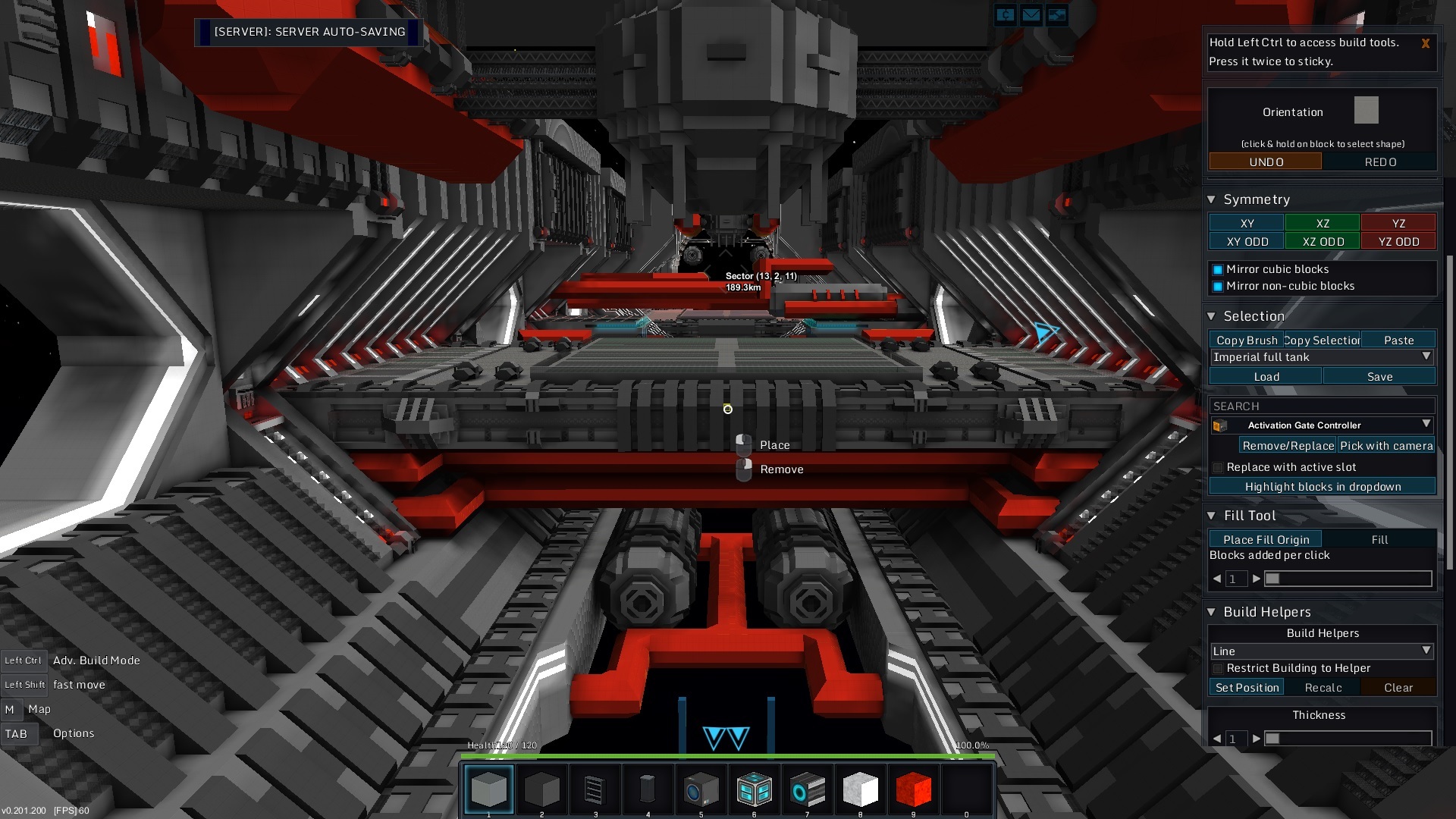Click the Paste button
The image size is (1456, 819).
click(x=1398, y=340)
